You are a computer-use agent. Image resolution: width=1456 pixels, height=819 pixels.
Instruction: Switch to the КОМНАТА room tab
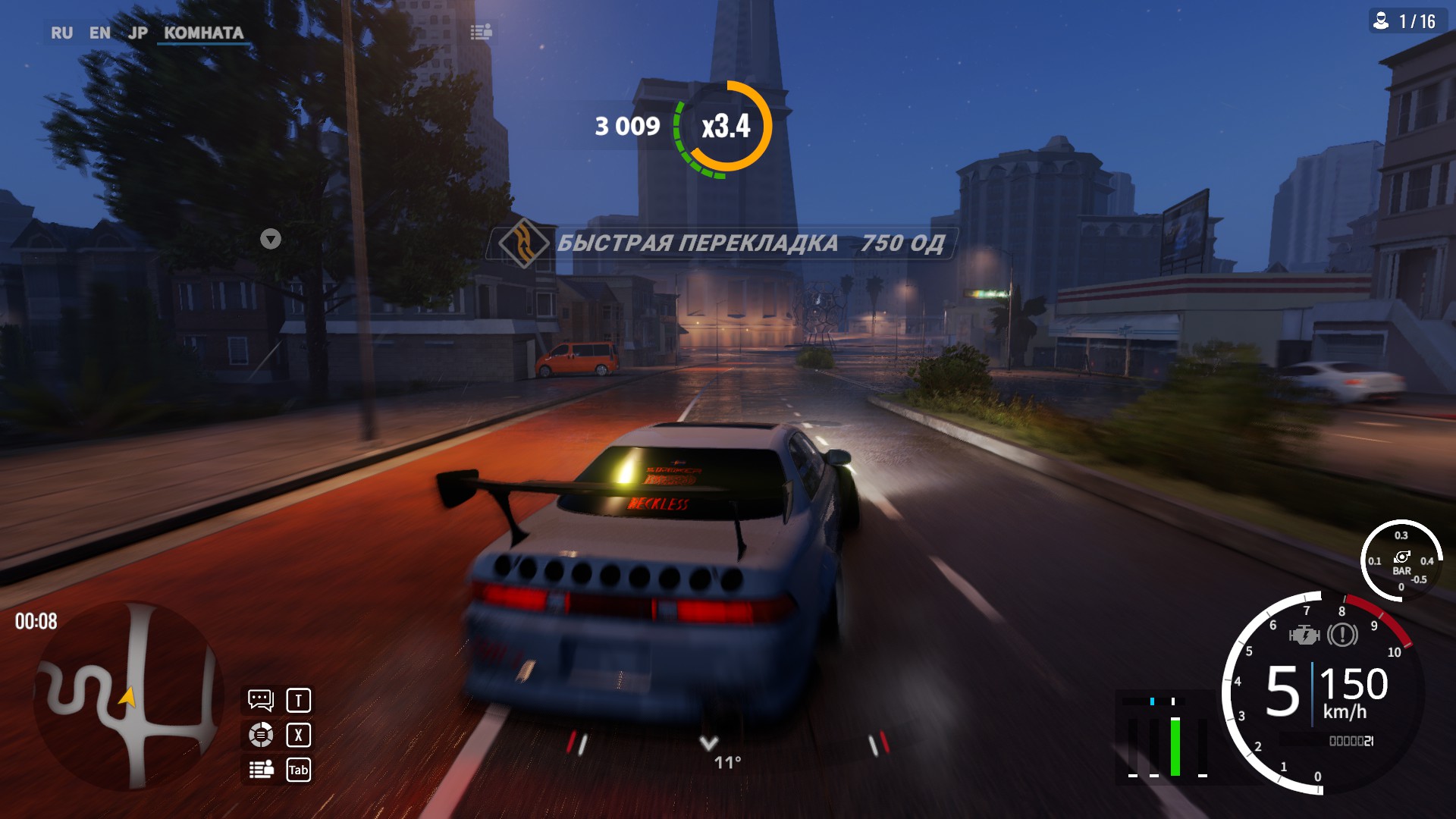(203, 33)
